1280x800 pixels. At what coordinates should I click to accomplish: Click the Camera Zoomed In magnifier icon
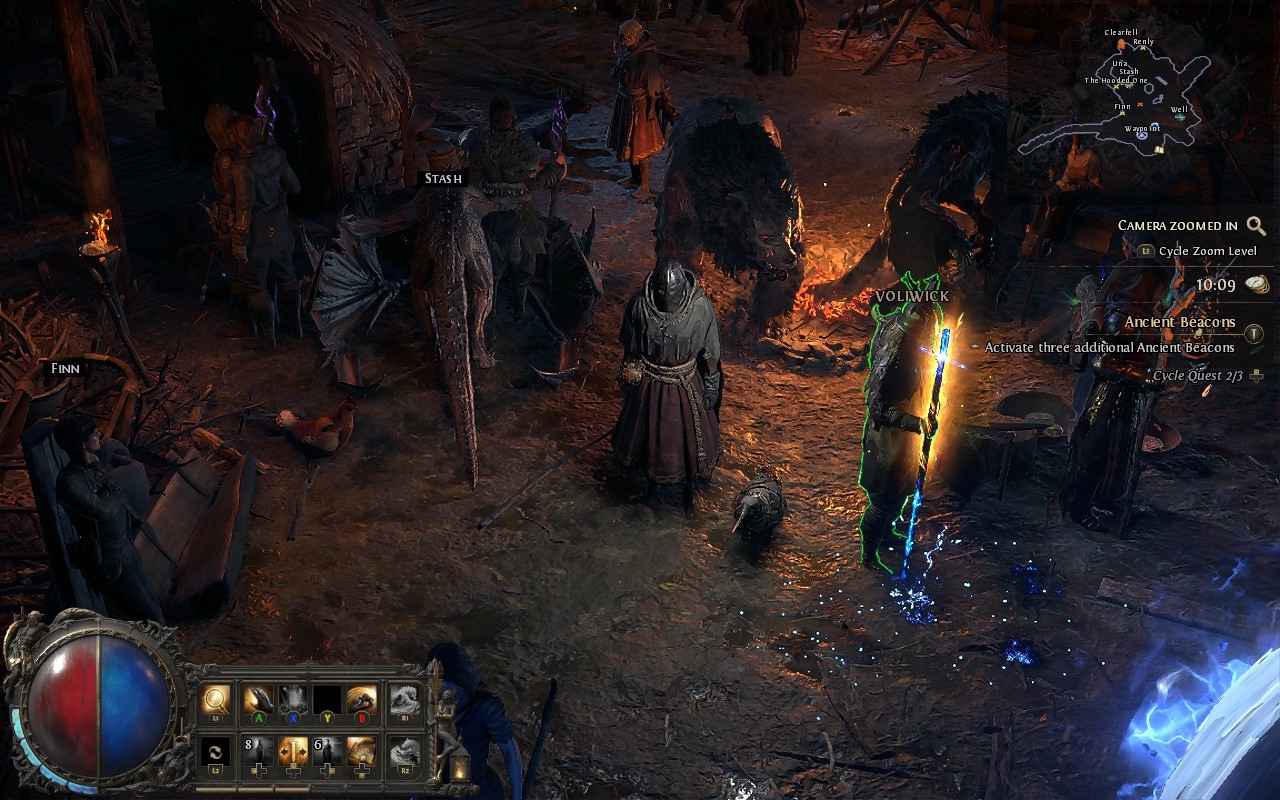[x=1256, y=226]
